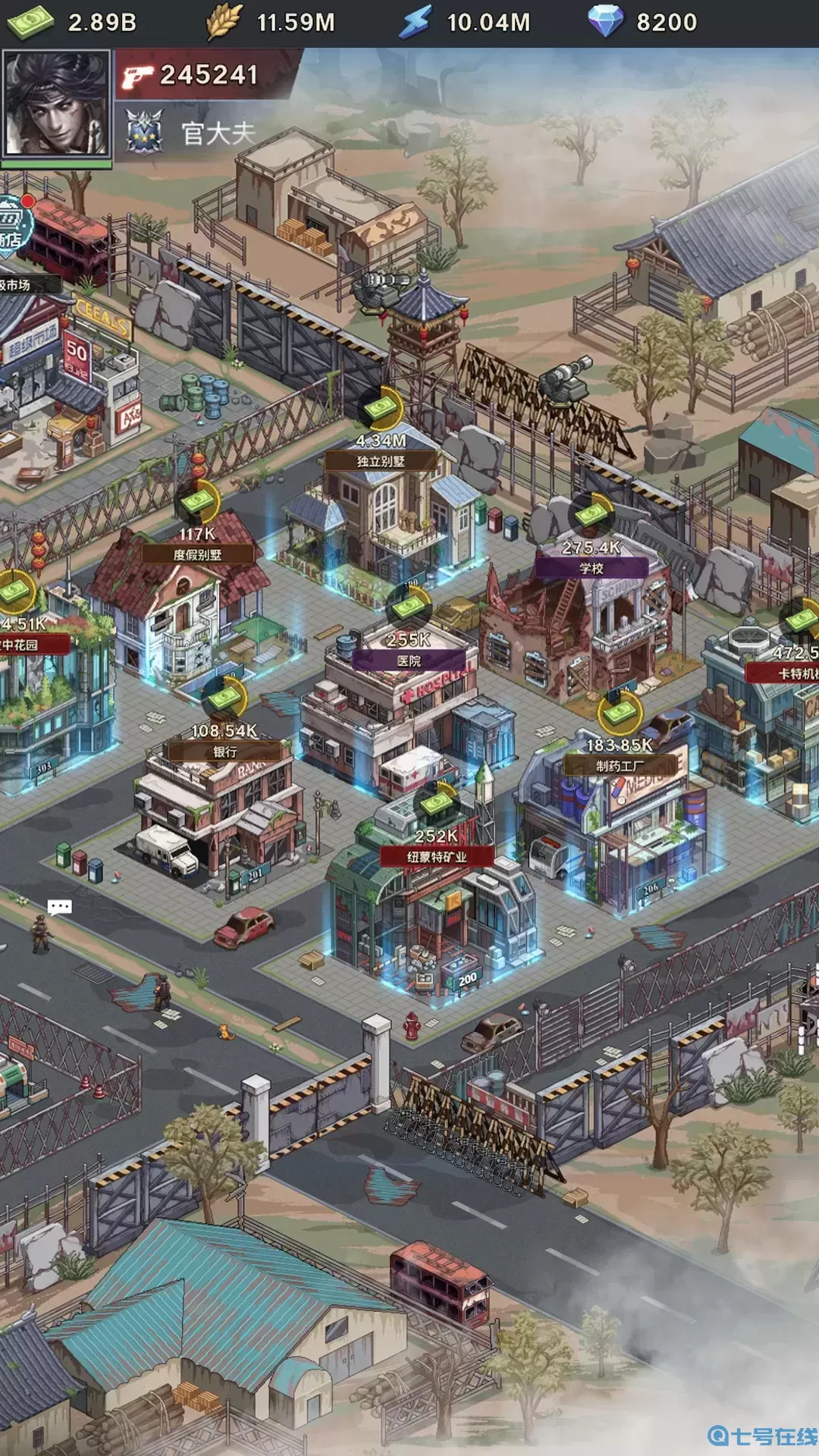819x1456 pixels.
Task: Collect cash above 纽蒙特矿业 building
Action: click(437, 803)
